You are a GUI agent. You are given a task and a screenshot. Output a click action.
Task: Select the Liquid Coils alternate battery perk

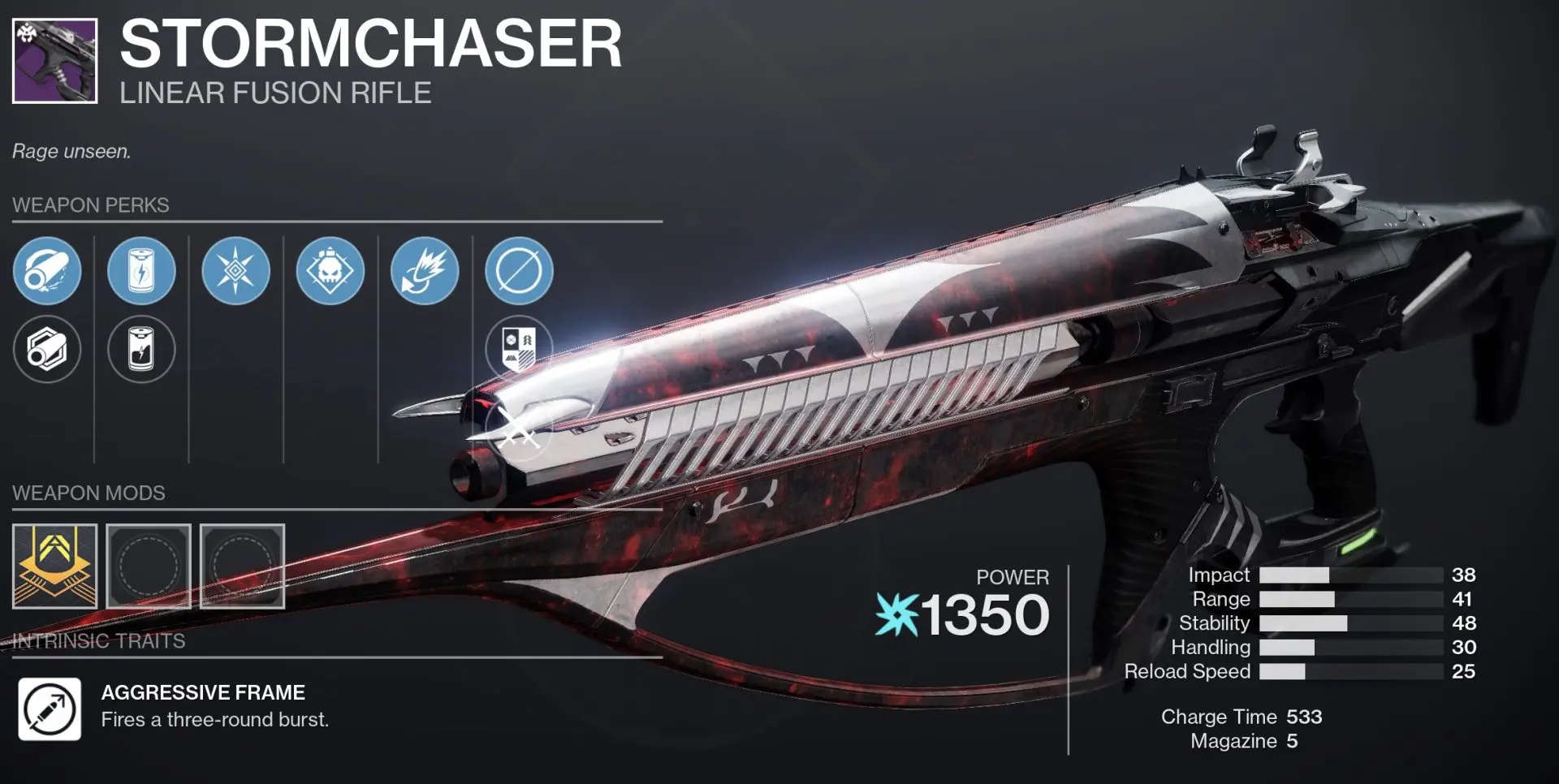click(141, 350)
